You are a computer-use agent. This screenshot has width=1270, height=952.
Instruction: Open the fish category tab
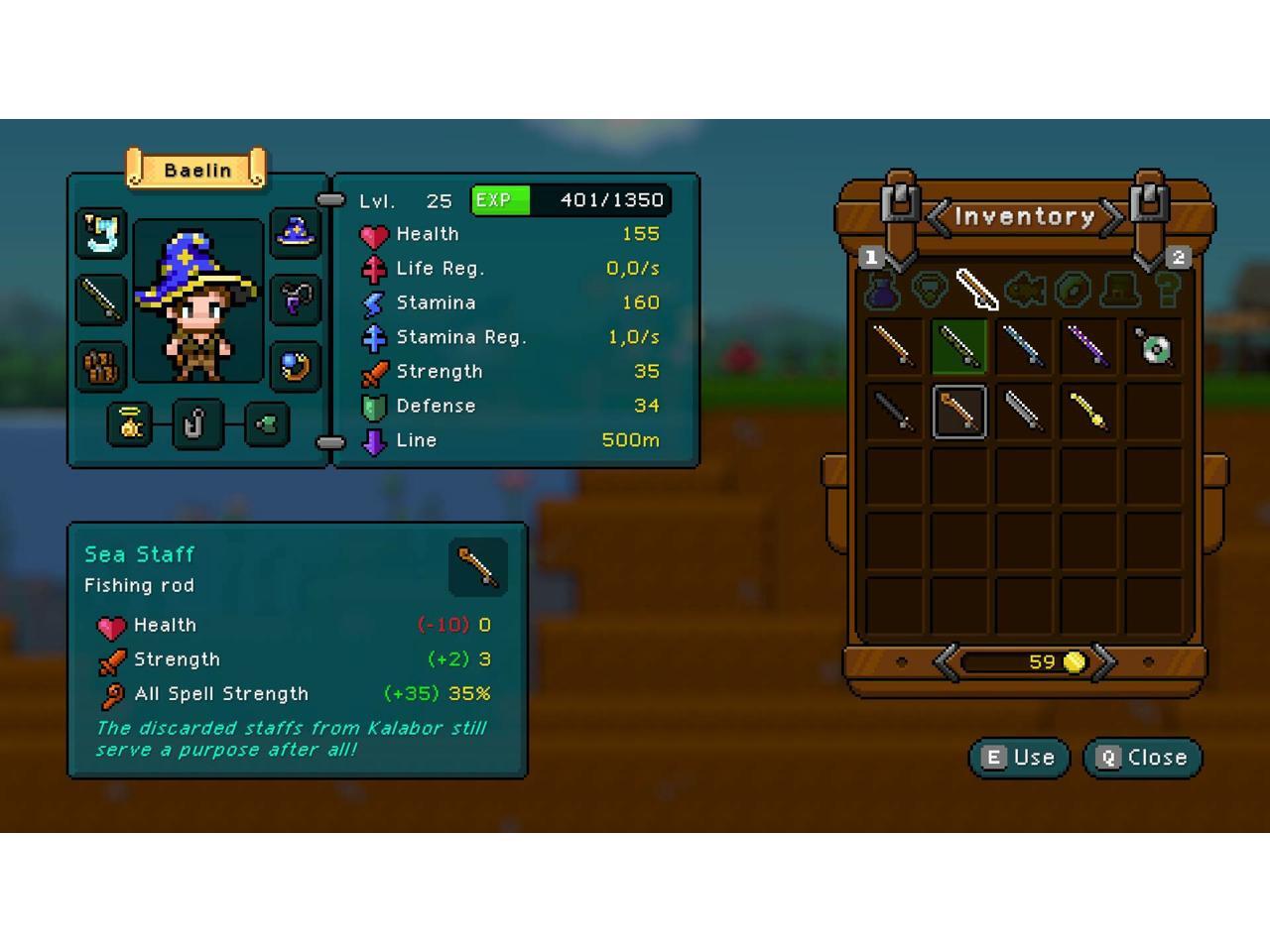point(1025,291)
